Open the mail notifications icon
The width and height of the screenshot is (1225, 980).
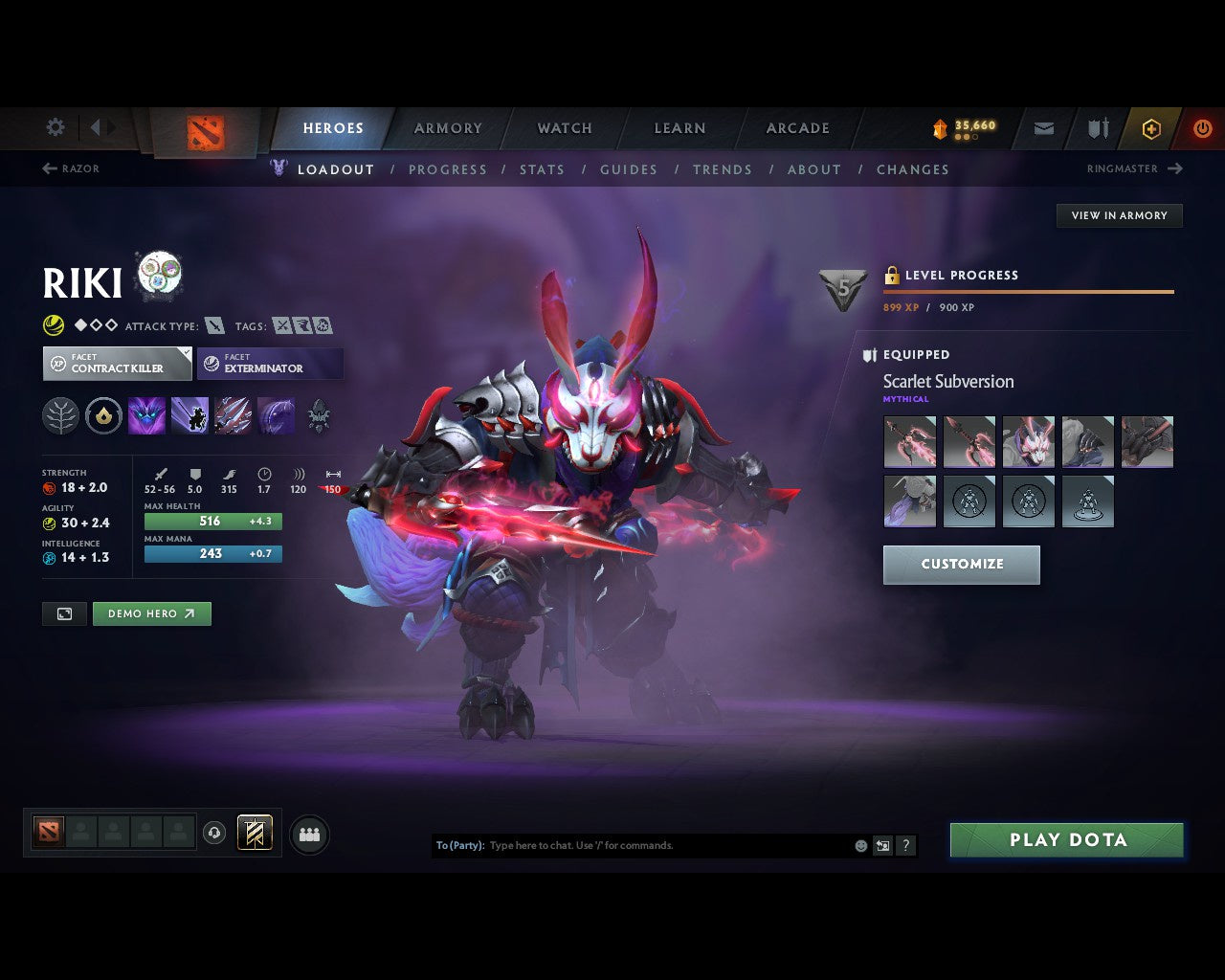click(x=1042, y=127)
